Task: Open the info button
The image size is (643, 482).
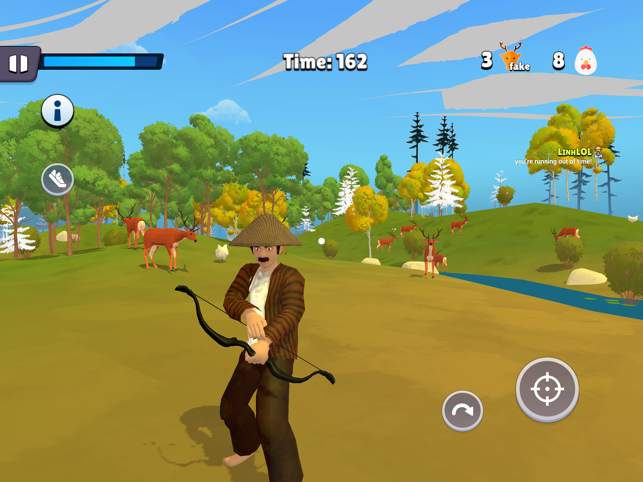Action: (57, 111)
